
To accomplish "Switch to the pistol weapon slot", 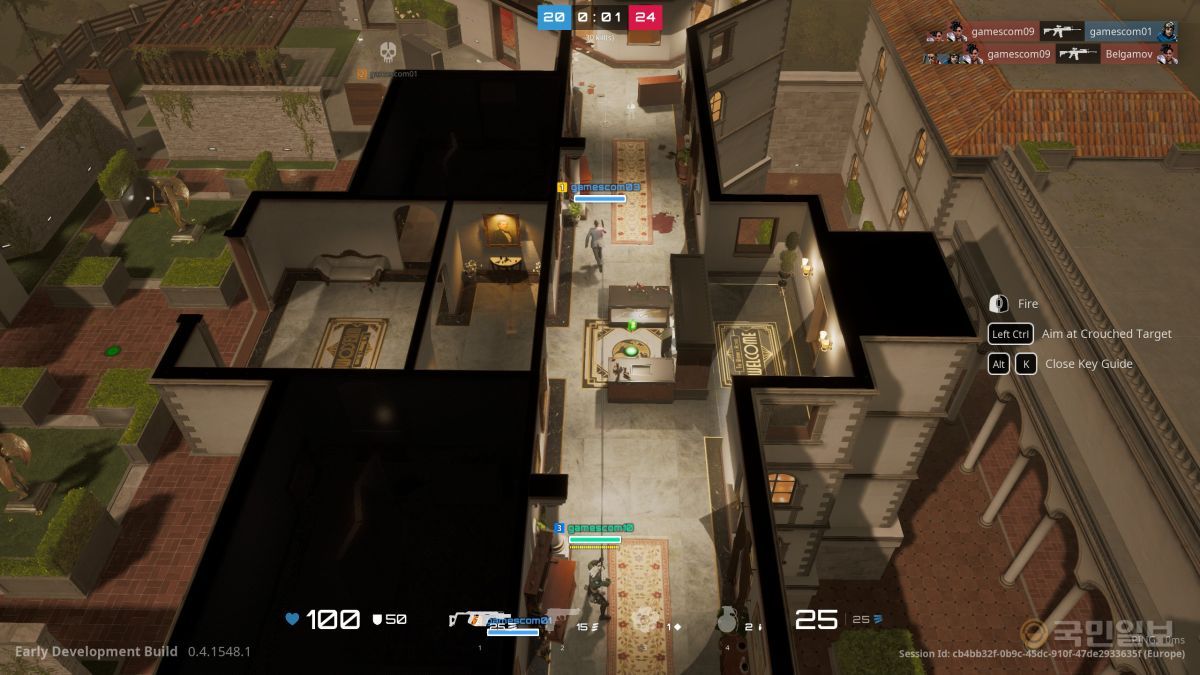I will point(562,621).
